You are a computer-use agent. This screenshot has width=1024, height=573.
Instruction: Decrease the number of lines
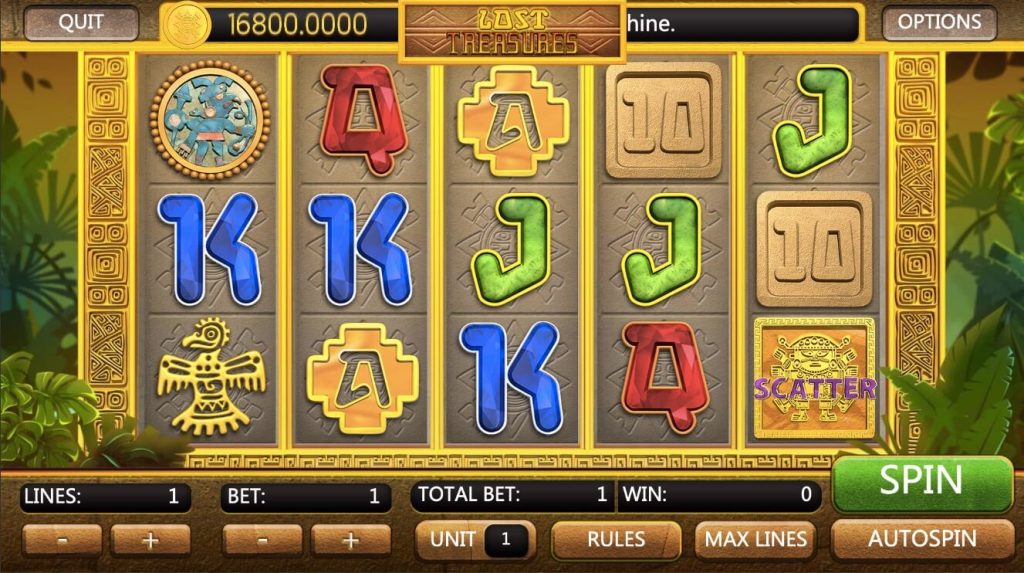[62, 540]
